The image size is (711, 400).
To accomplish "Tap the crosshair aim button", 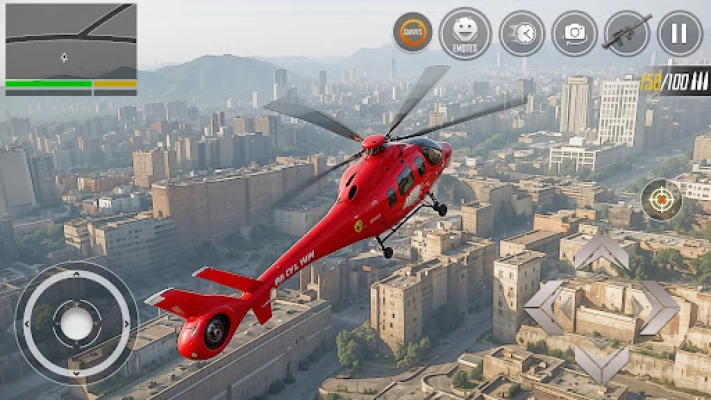I will click(661, 199).
